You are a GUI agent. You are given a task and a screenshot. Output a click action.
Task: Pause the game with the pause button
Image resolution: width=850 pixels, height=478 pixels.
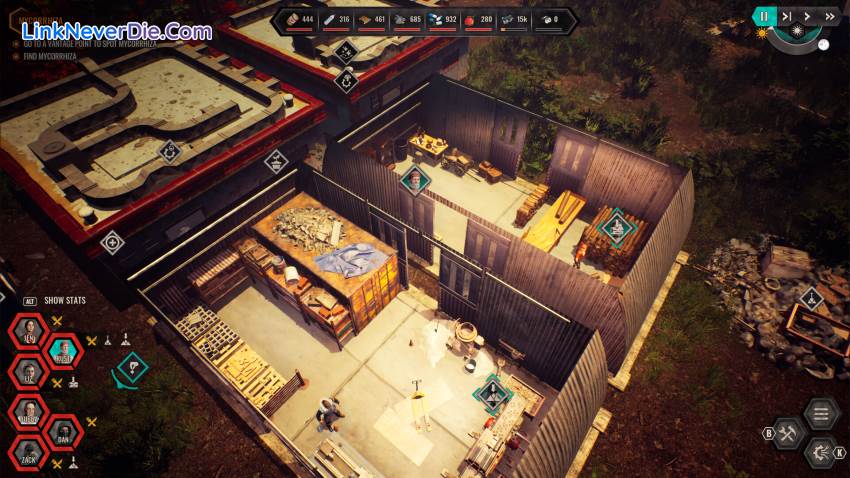764,16
